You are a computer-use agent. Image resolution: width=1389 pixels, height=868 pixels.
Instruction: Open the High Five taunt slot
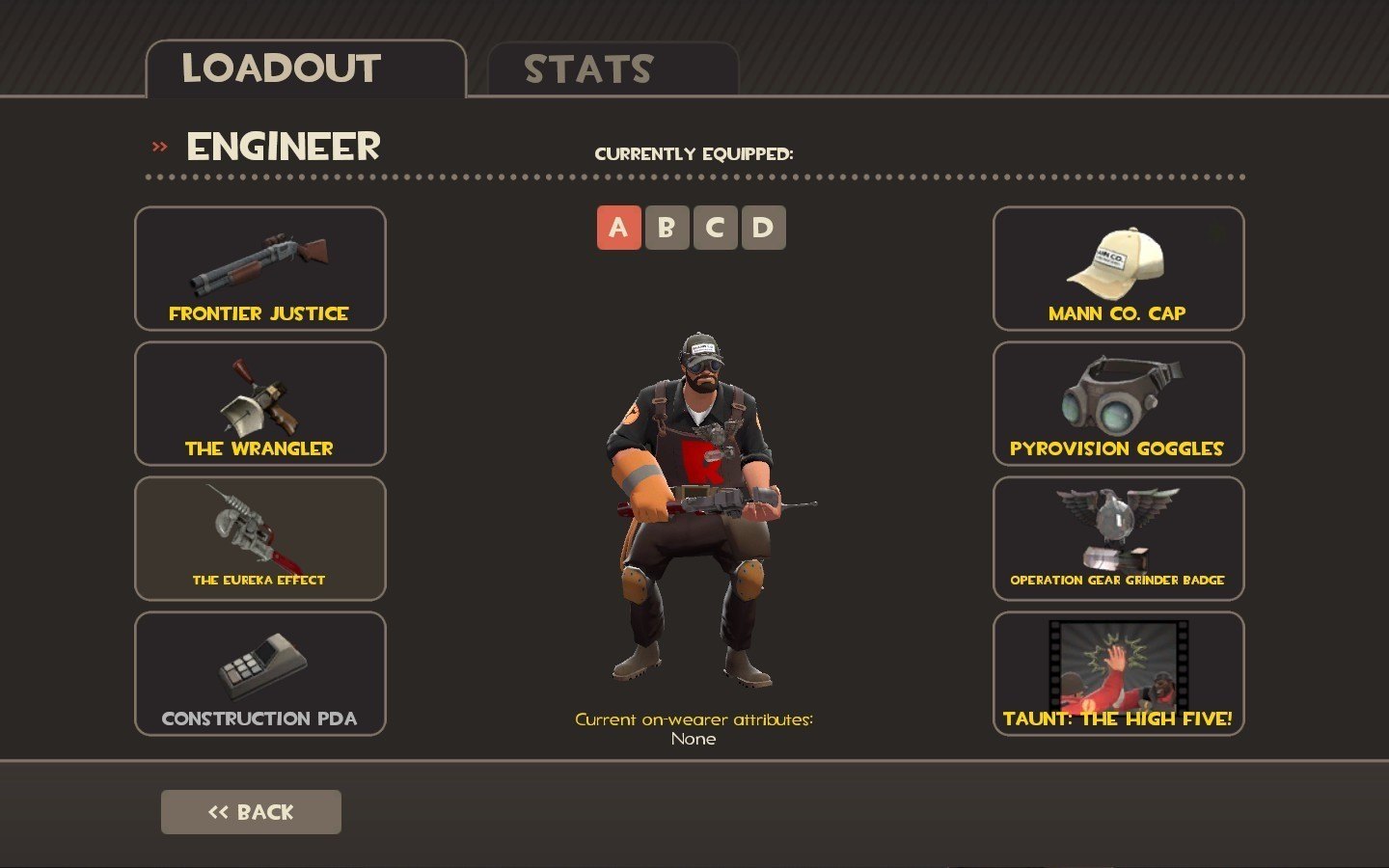coord(1118,673)
